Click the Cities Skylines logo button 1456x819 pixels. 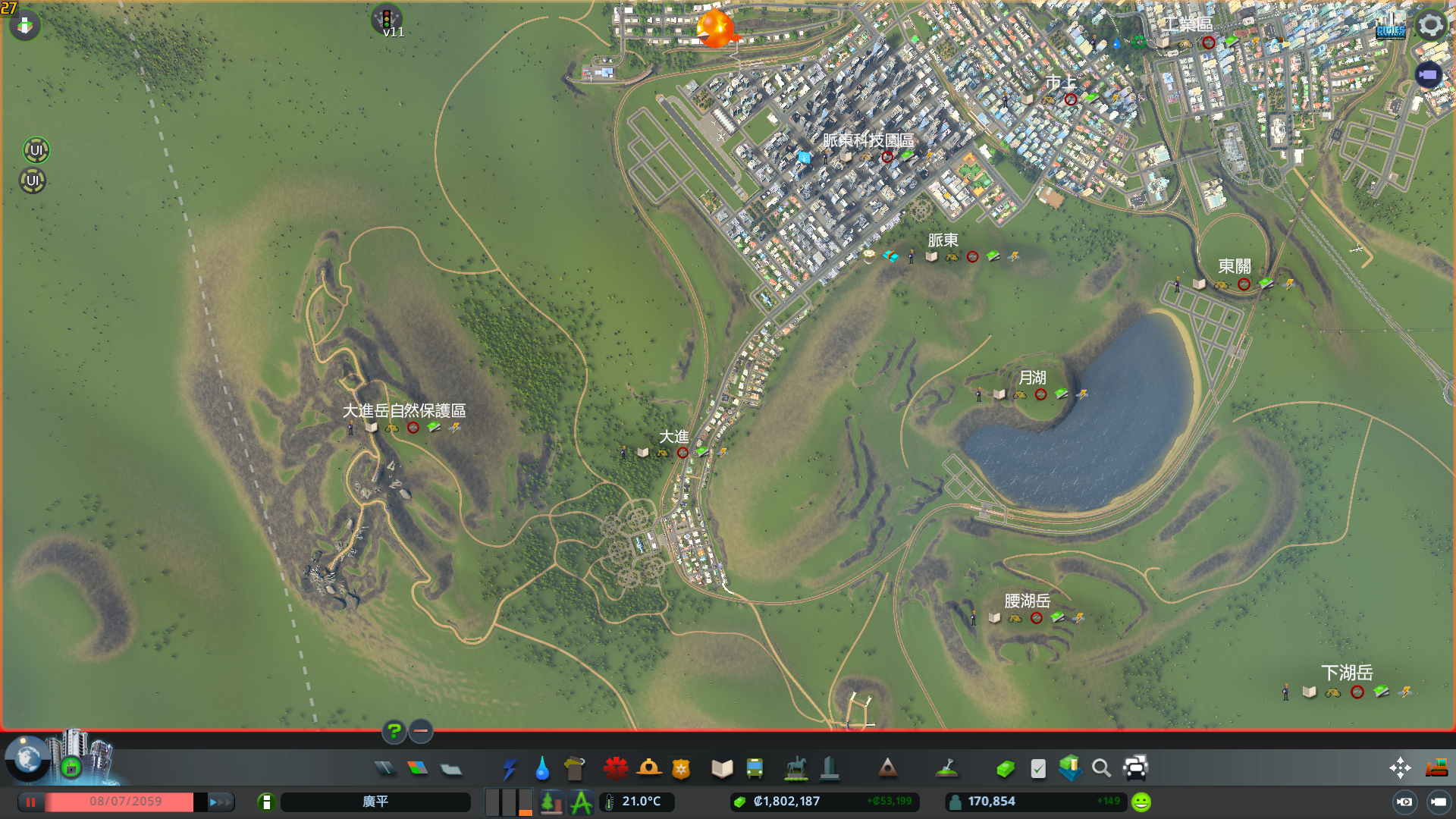(x=1390, y=27)
